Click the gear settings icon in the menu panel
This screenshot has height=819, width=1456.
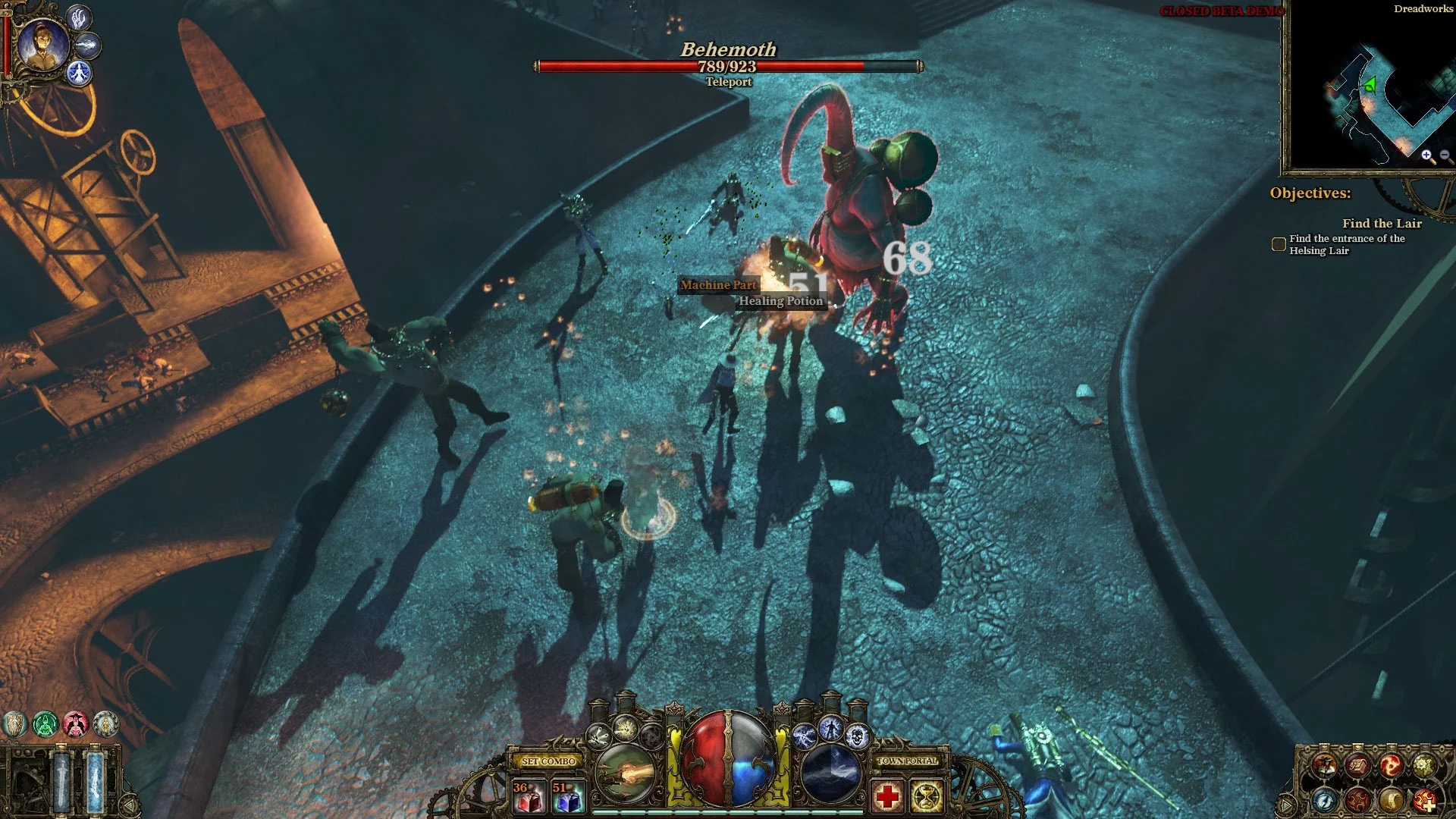[x=1424, y=766]
